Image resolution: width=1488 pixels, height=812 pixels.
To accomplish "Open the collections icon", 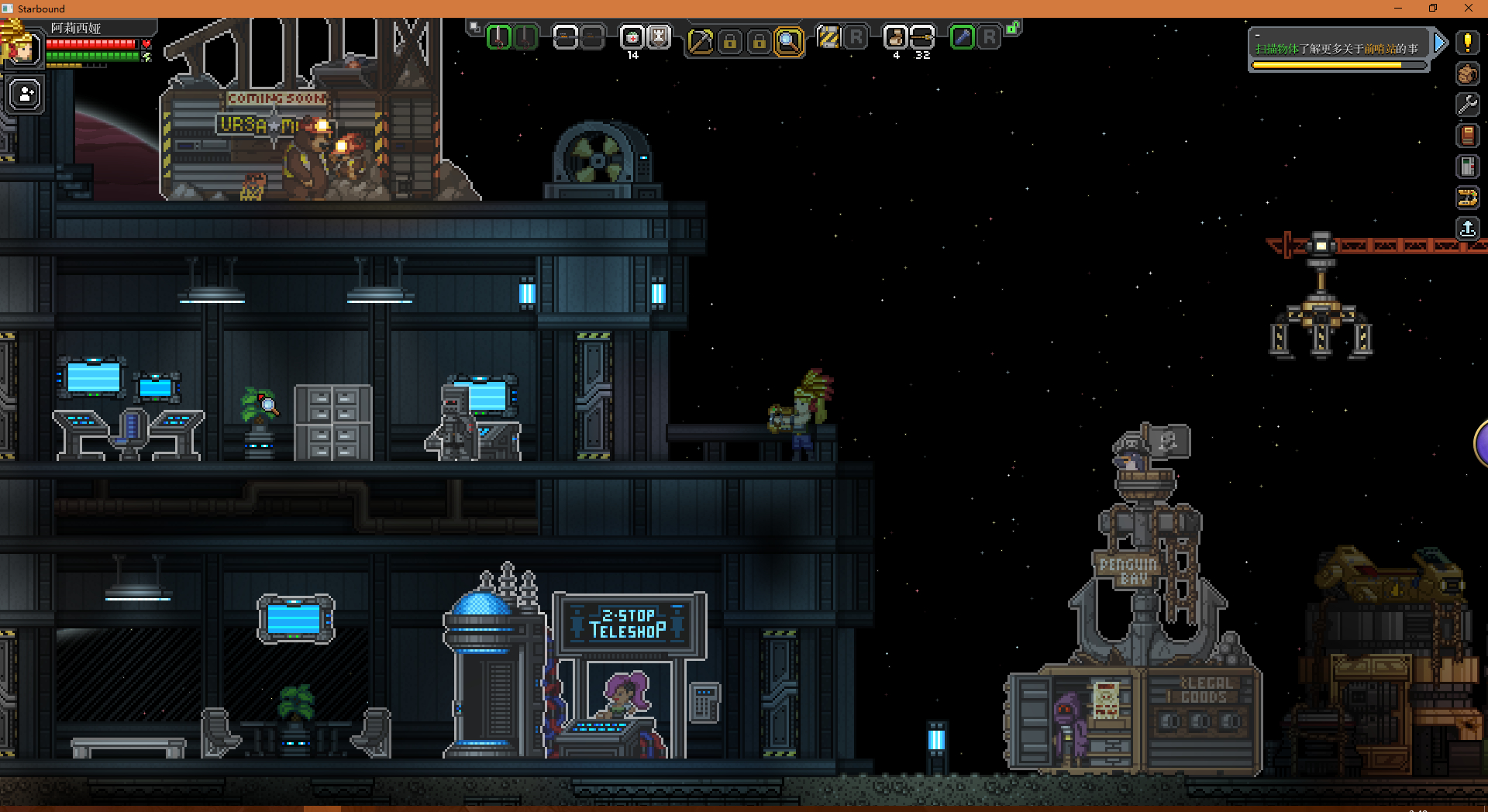I will pyautogui.click(x=1467, y=198).
